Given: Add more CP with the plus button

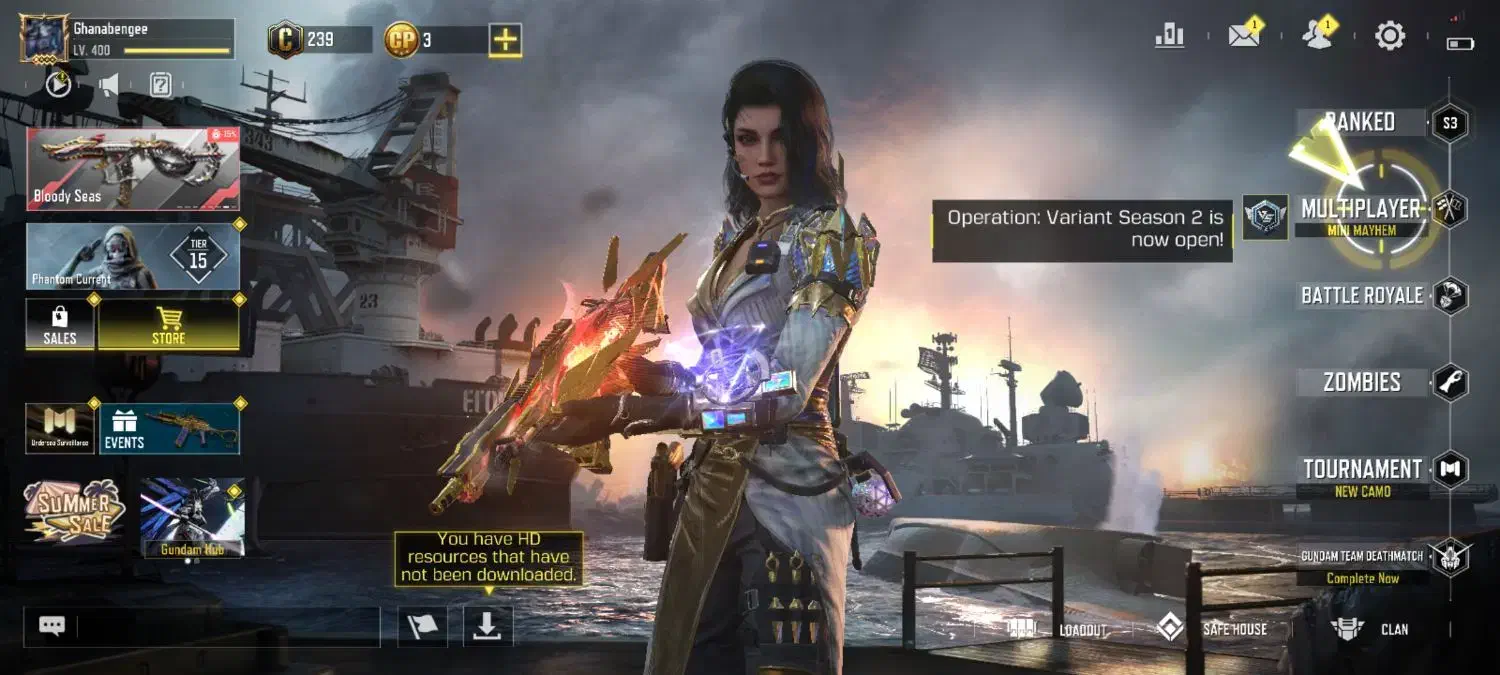Looking at the screenshot, I should 505,40.
